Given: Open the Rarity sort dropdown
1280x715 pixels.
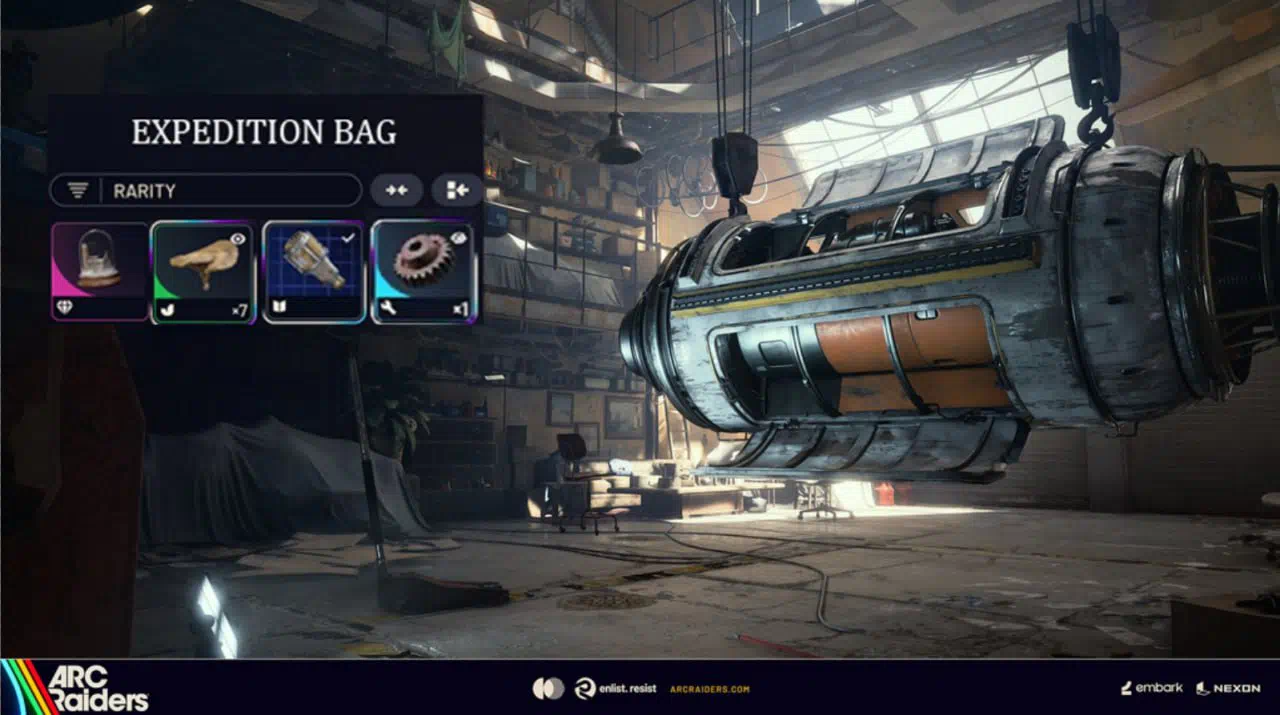Looking at the screenshot, I should tap(205, 190).
